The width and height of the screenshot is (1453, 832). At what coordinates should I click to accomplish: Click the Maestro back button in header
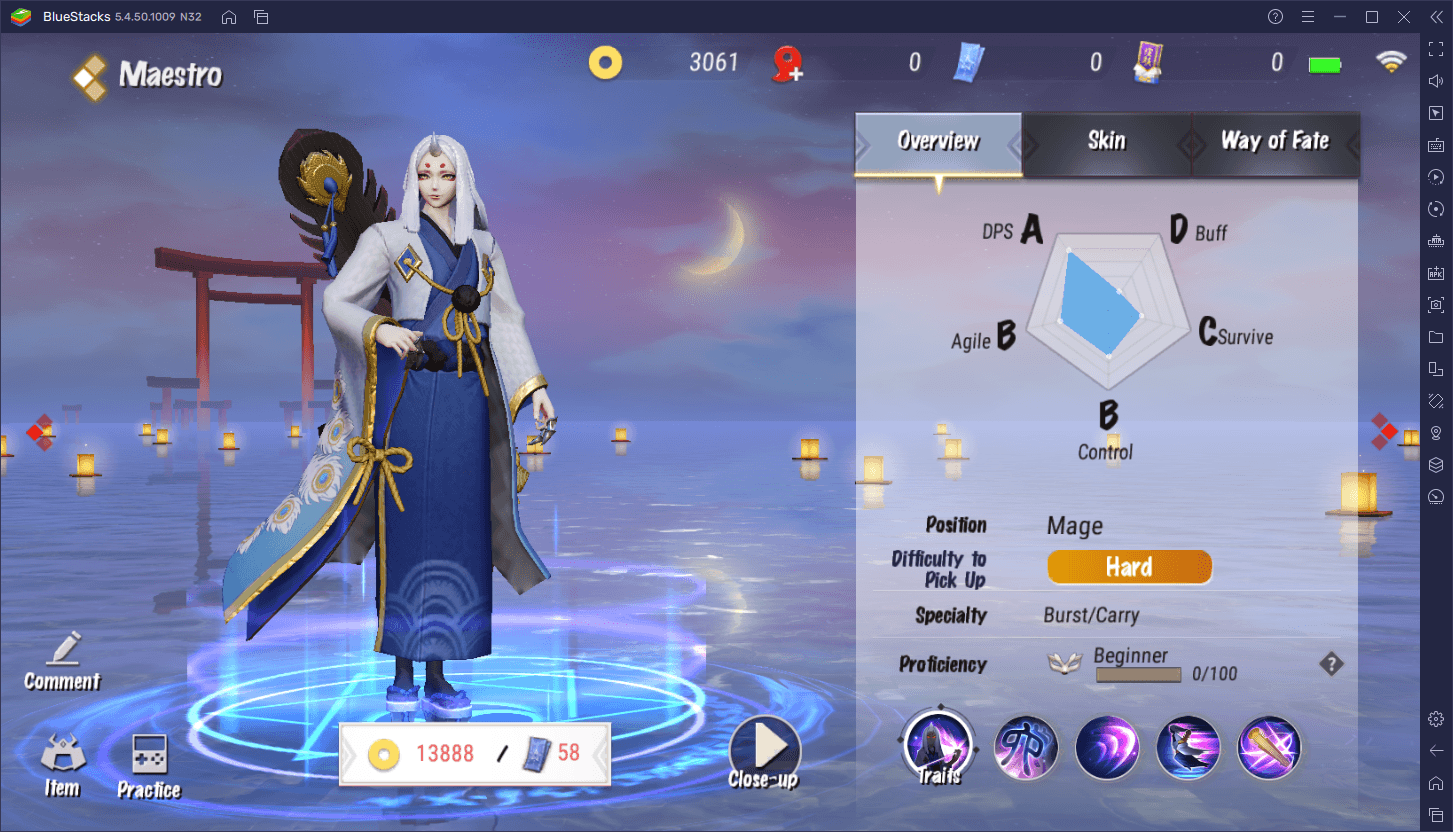(x=90, y=76)
